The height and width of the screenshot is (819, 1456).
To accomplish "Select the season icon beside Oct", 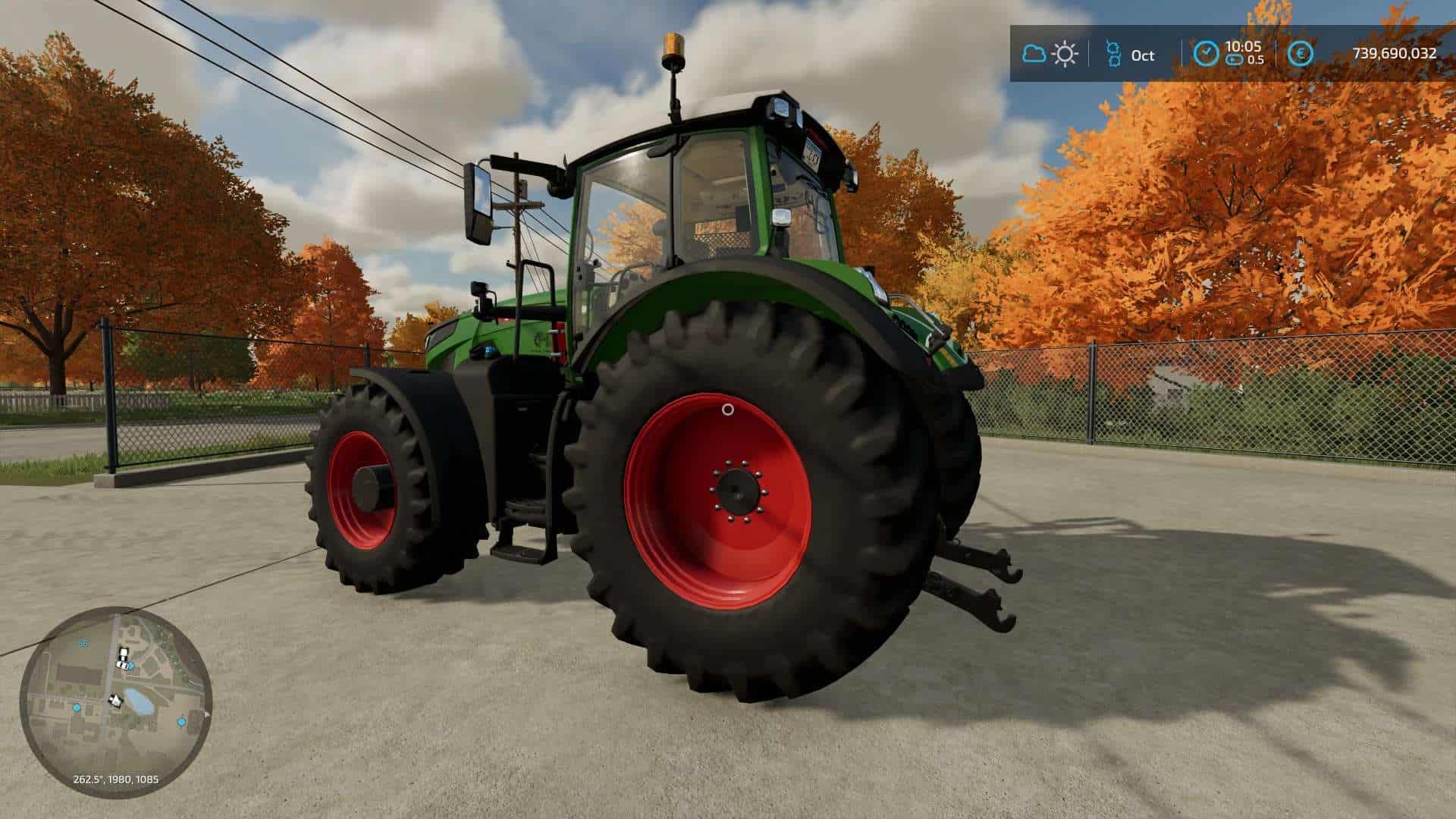I will point(1113,54).
